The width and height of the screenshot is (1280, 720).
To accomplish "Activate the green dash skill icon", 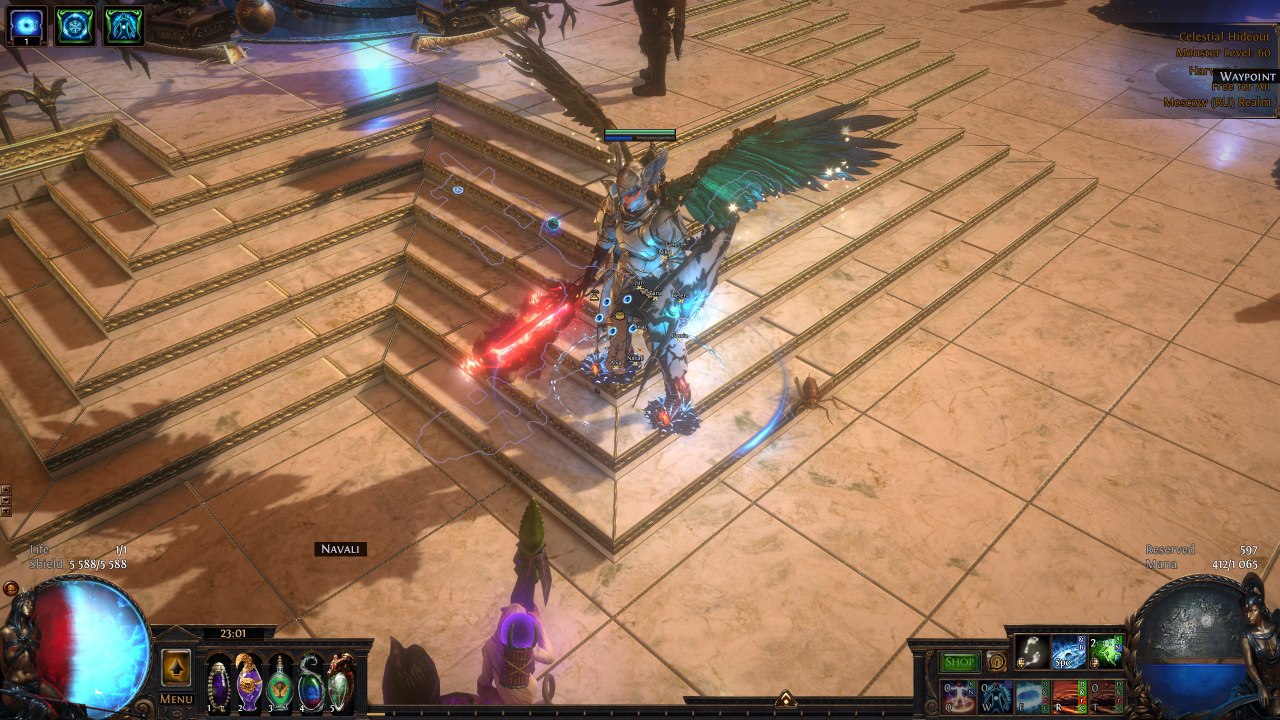I will coord(1104,653).
